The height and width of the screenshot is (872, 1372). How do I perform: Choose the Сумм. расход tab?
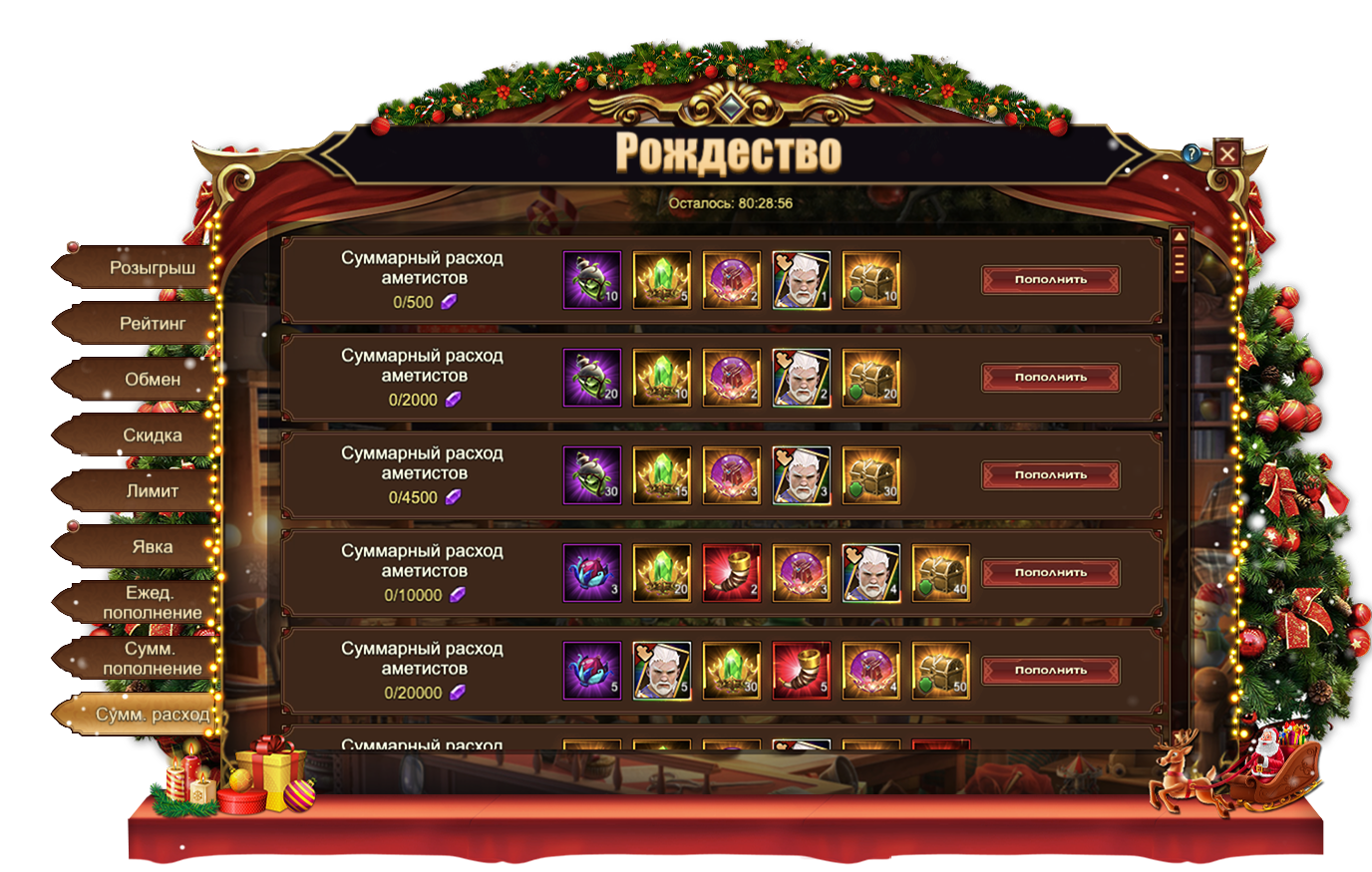point(152,715)
